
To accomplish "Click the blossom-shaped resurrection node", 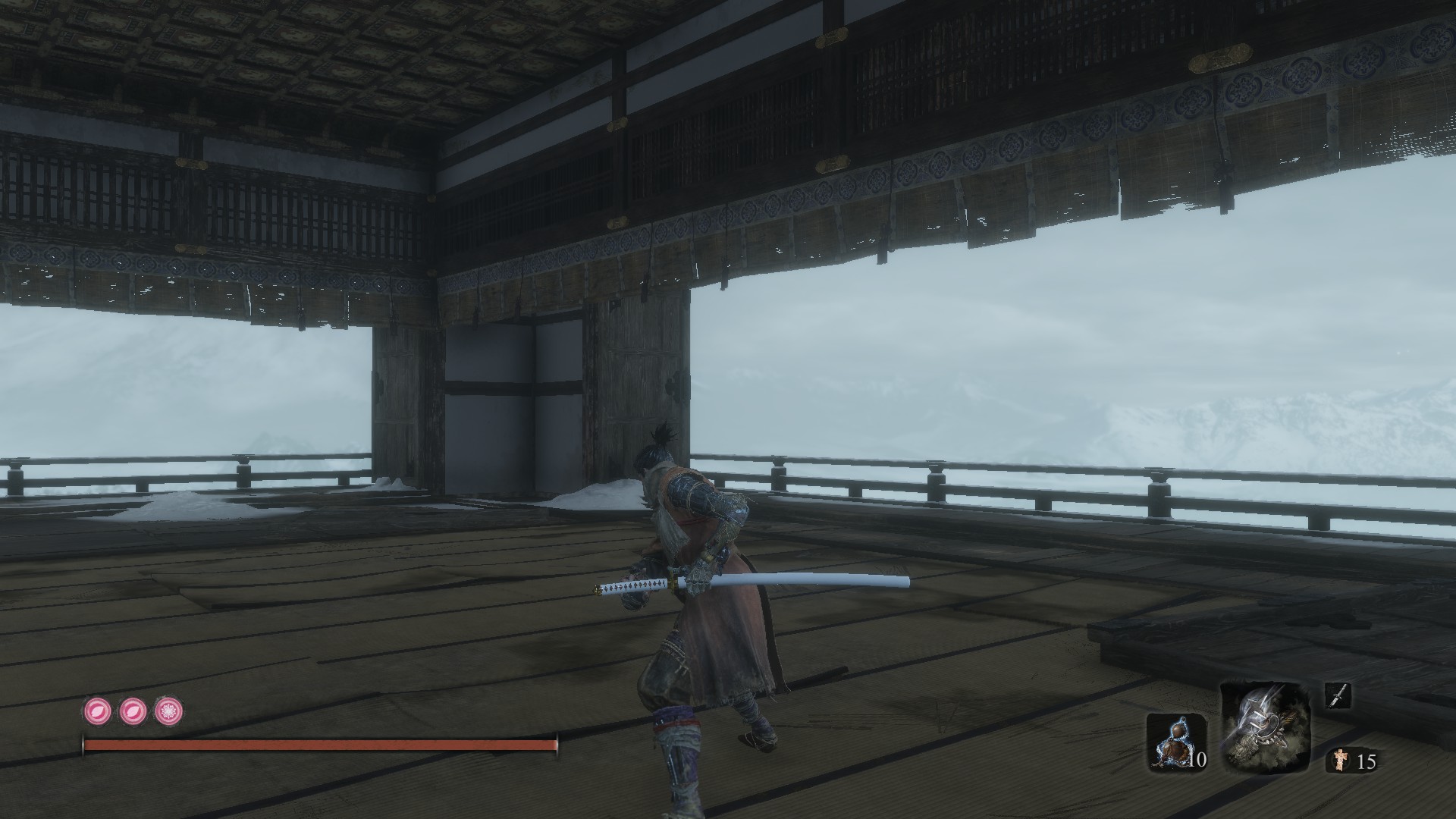I will (169, 711).
